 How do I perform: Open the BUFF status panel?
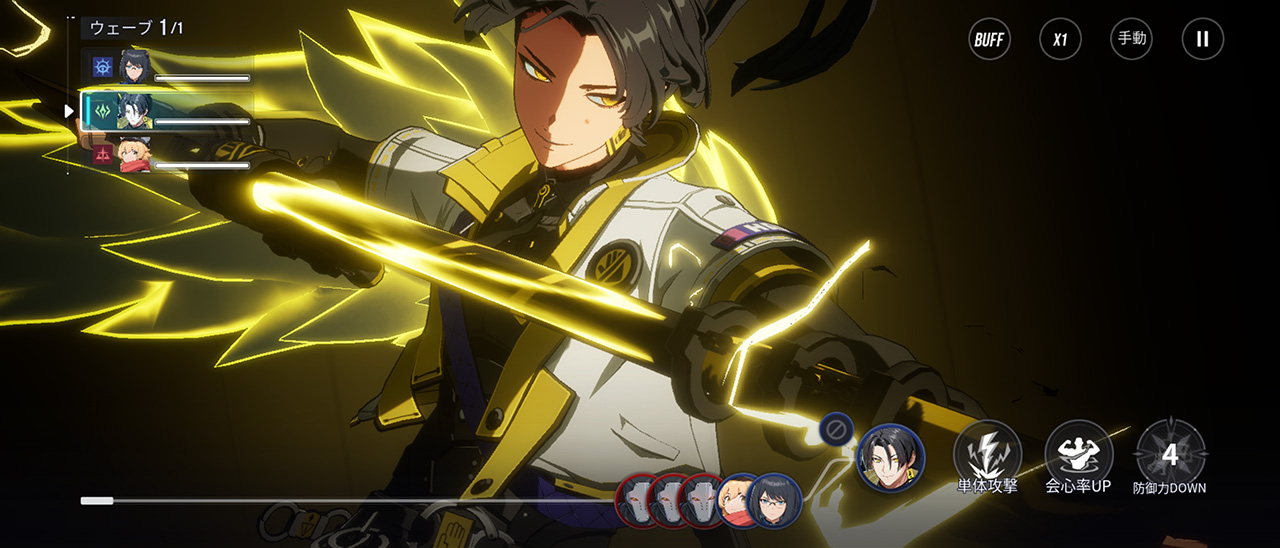[989, 40]
